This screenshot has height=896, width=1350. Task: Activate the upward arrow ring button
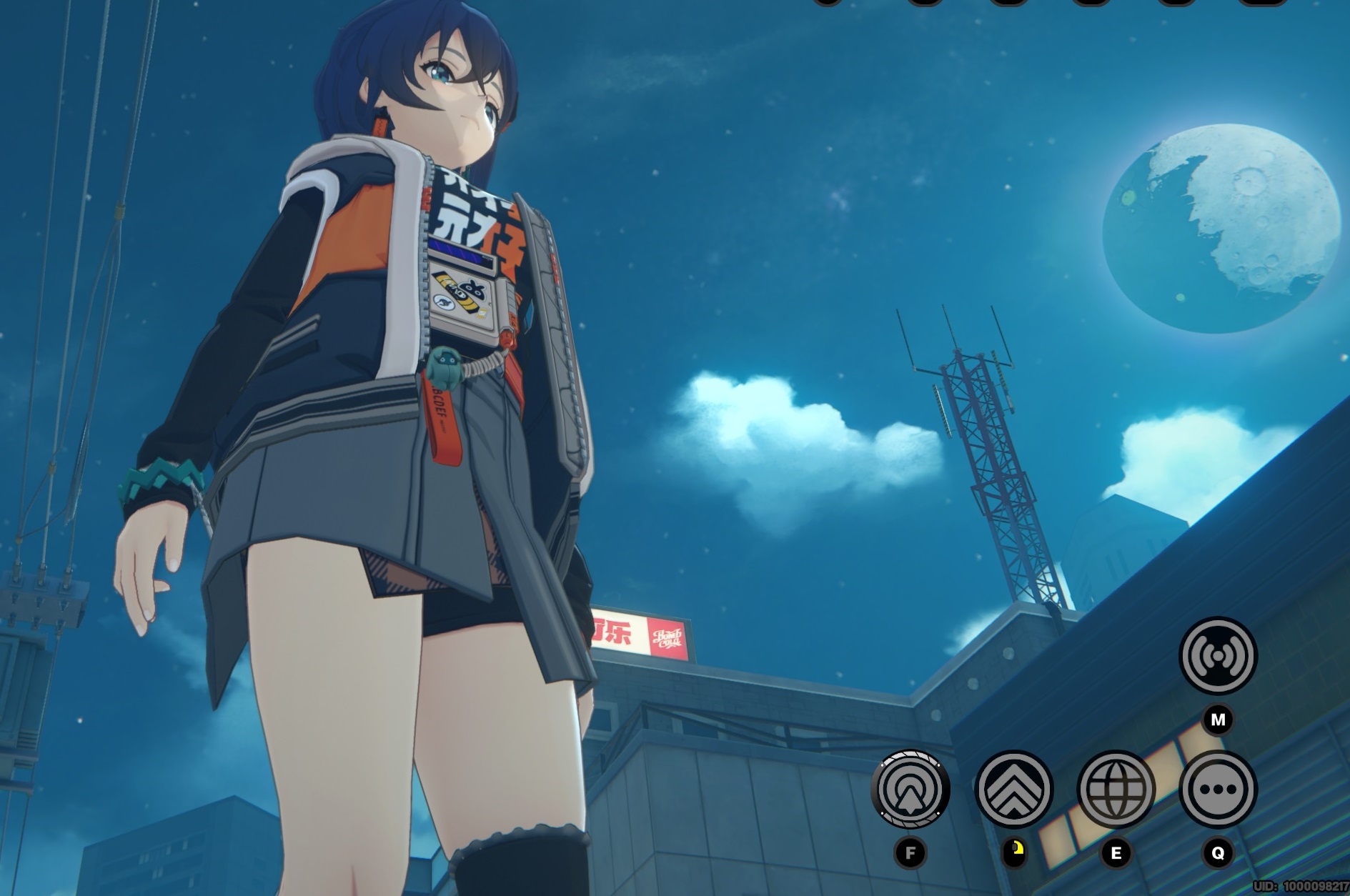910,790
